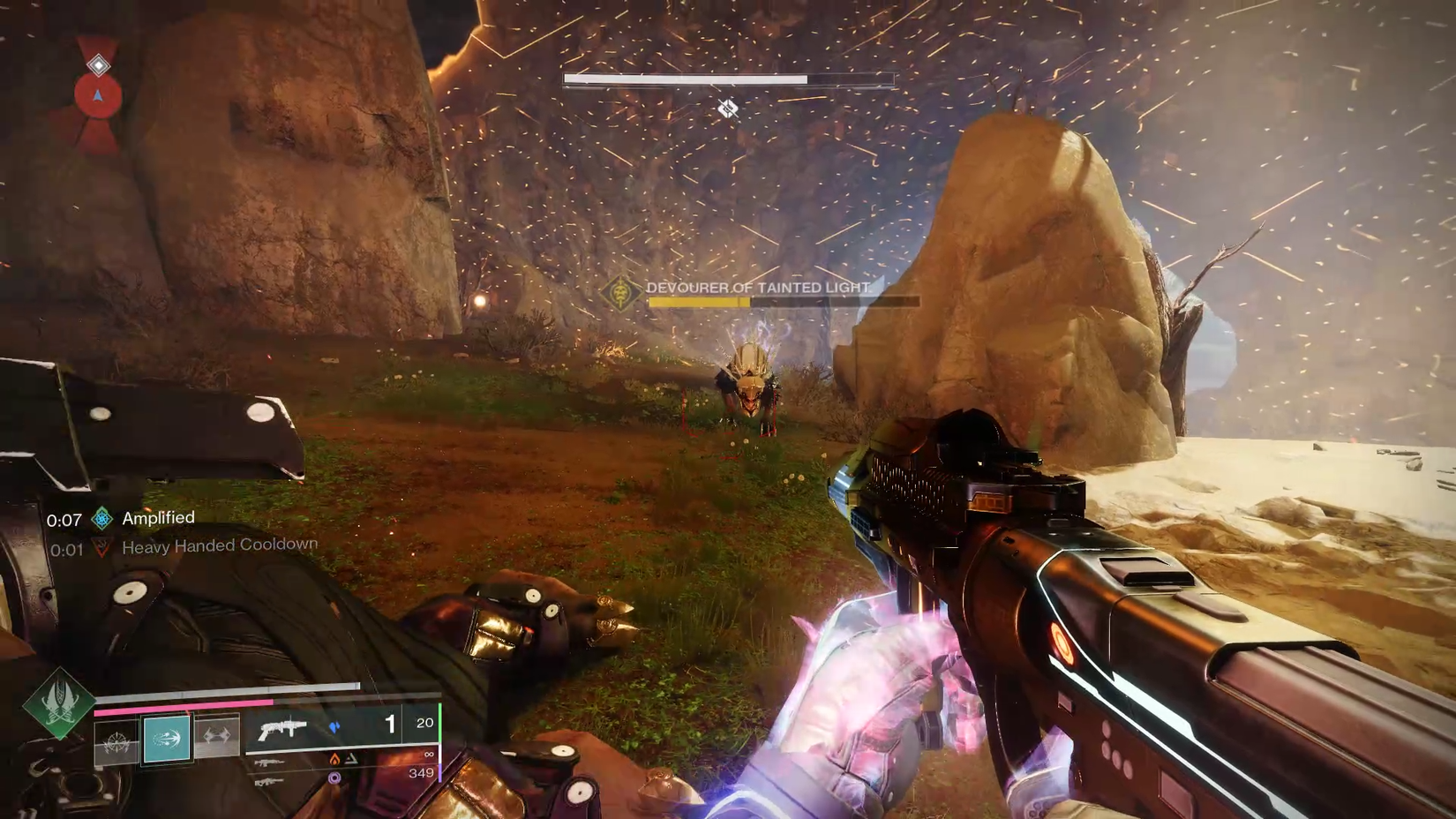
Task: Click the solar flame damage-type icon
Action: [334, 760]
